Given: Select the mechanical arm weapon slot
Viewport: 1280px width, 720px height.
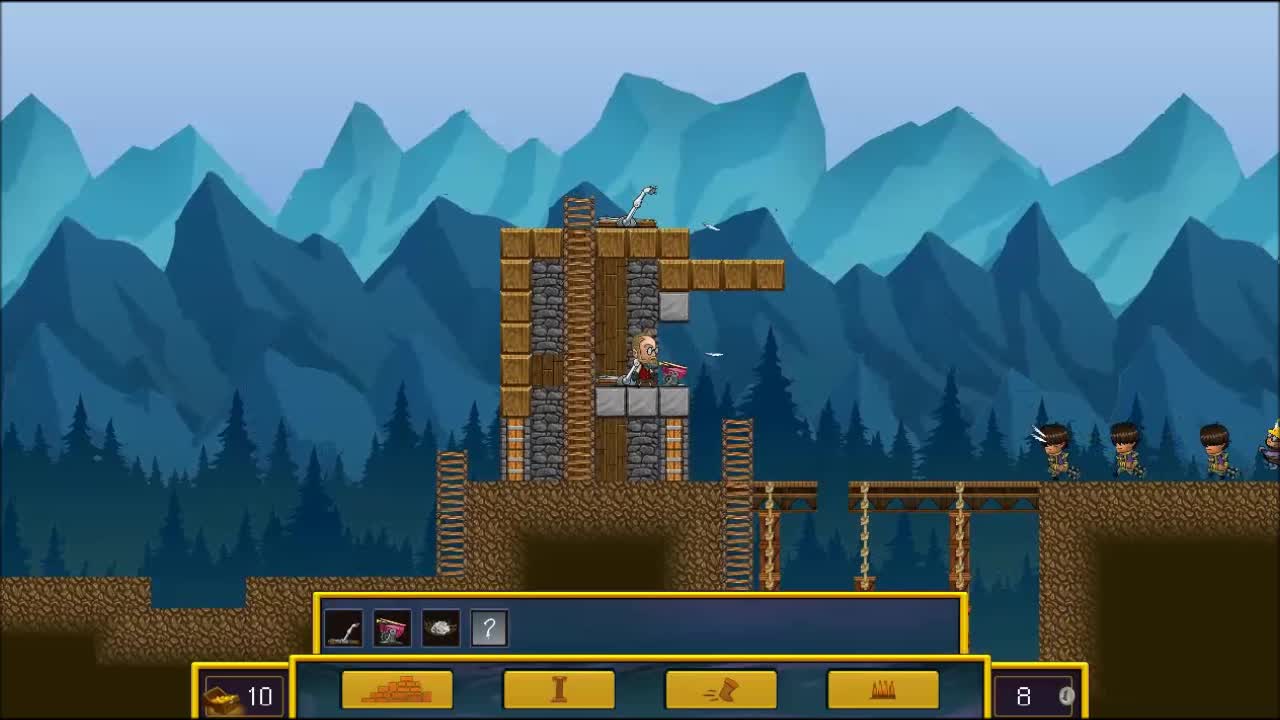Looking at the screenshot, I should point(343,628).
